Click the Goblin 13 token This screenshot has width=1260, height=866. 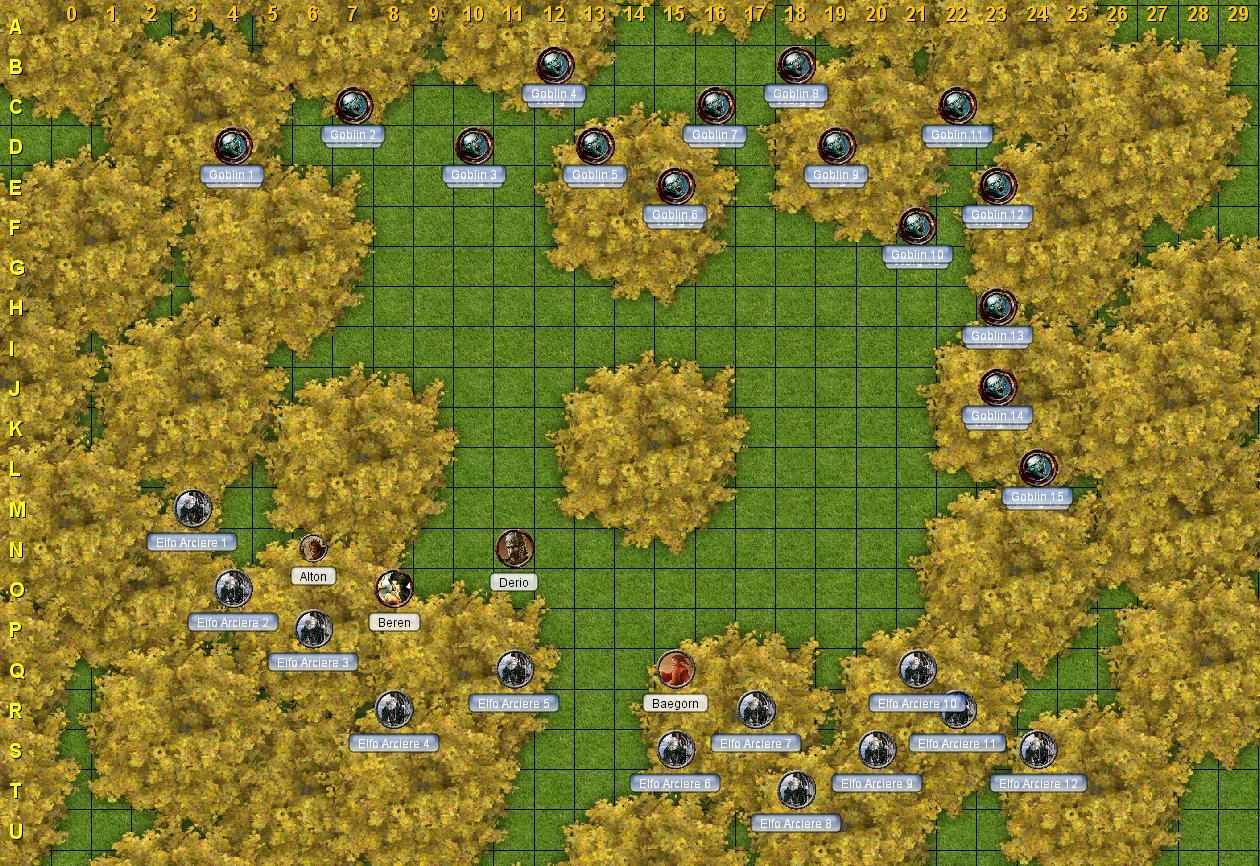coord(997,307)
